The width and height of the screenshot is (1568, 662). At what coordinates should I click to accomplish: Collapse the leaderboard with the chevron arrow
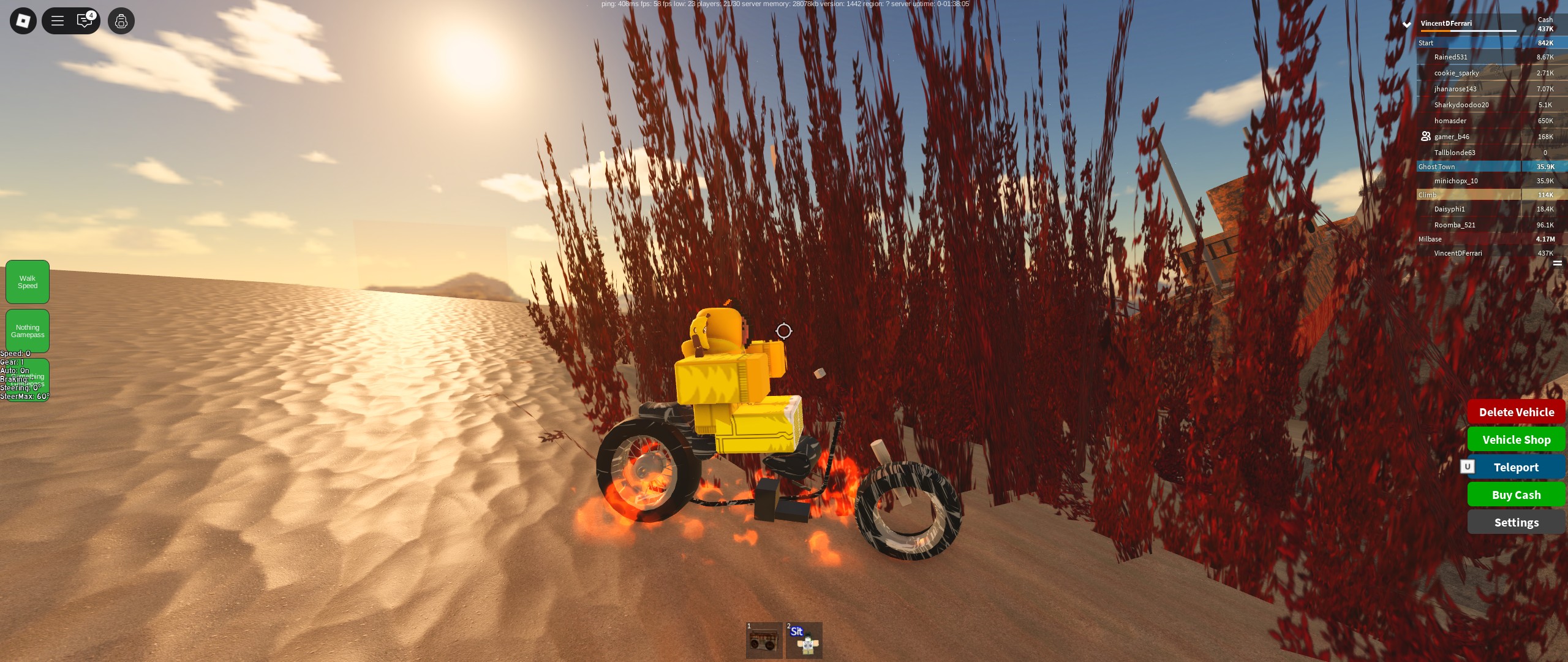(x=1407, y=25)
